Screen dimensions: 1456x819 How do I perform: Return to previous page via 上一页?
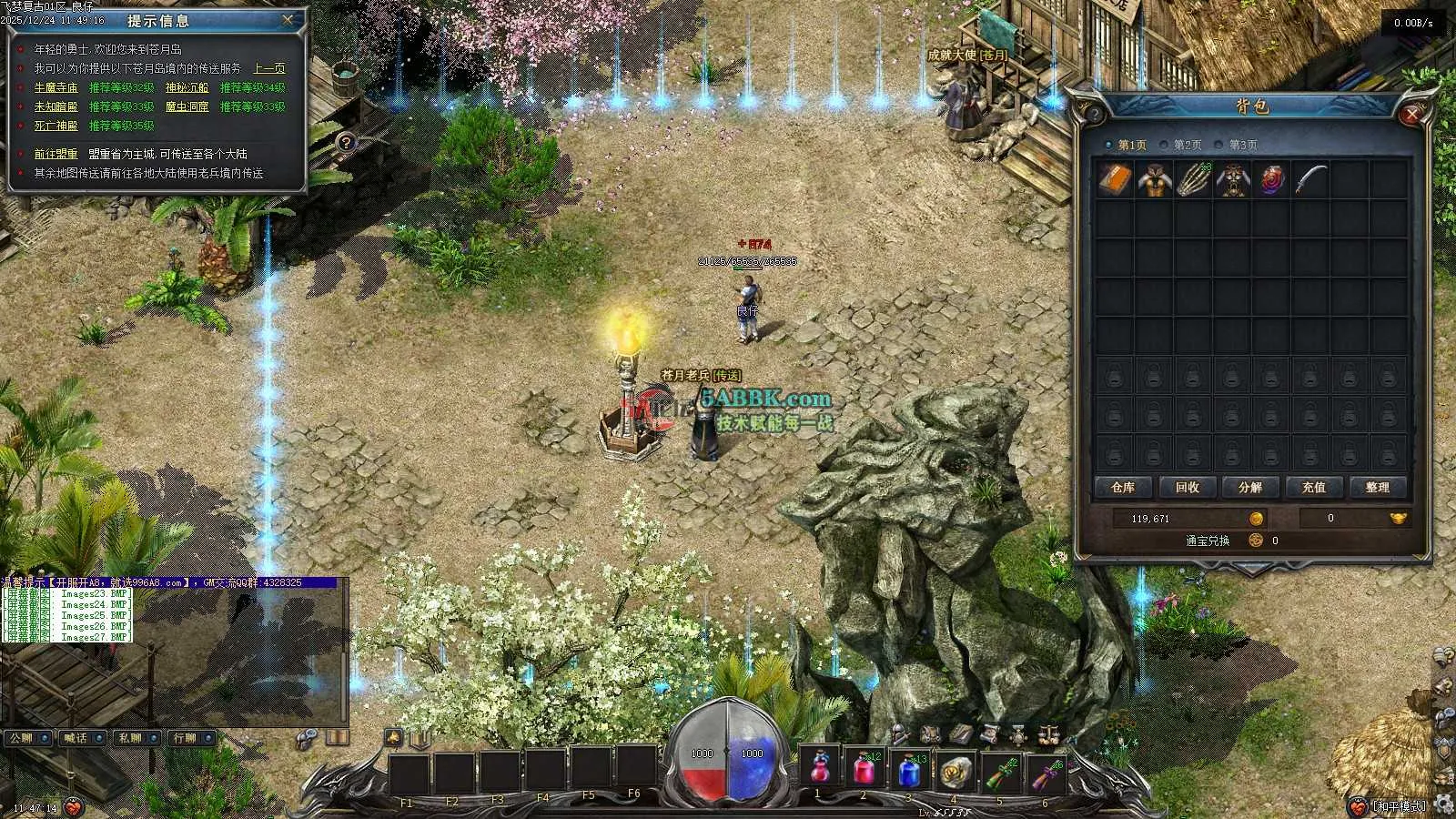pyautogui.click(x=268, y=68)
